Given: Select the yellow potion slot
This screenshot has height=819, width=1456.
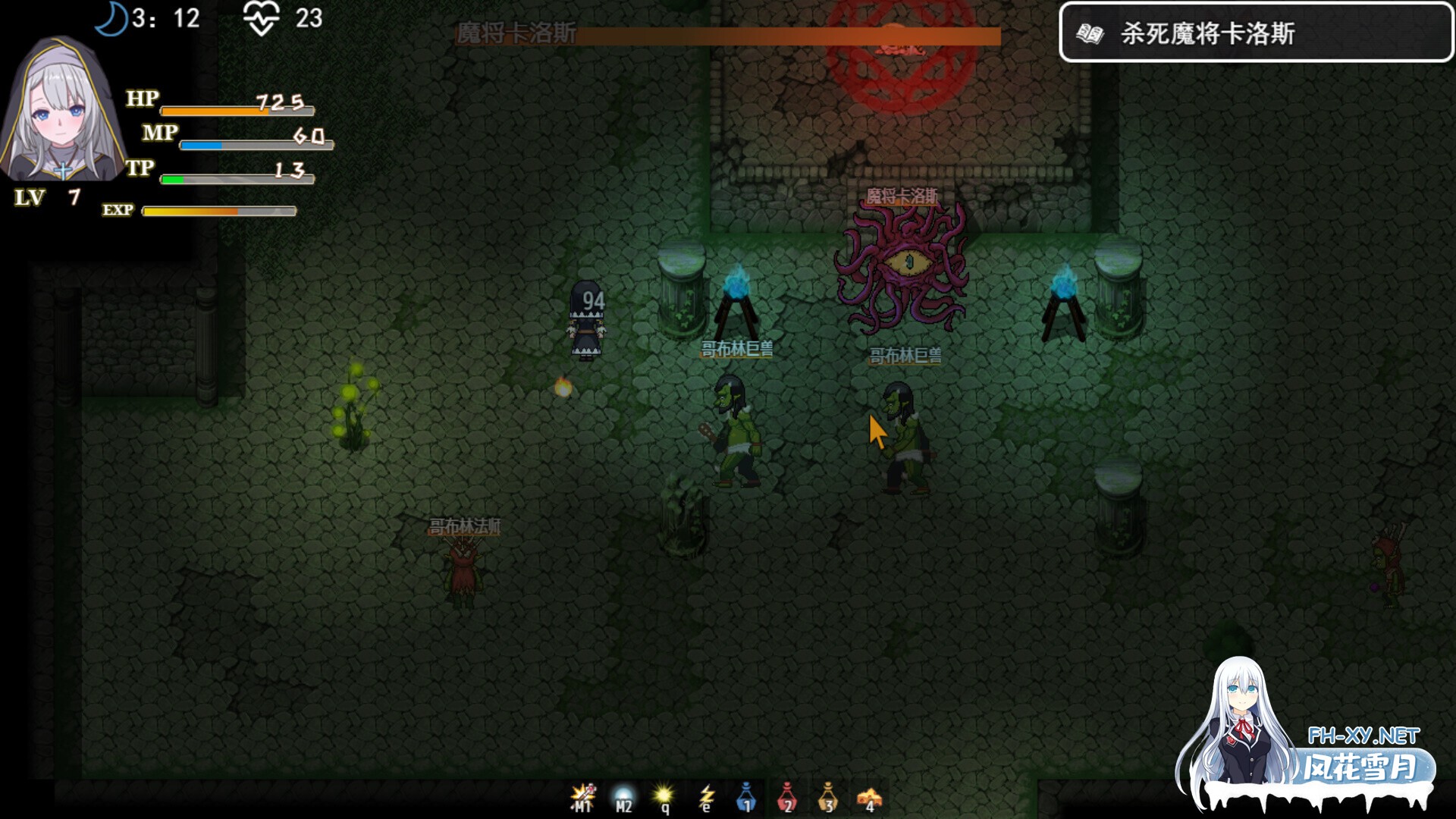Looking at the screenshot, I should tap(828, 797).
